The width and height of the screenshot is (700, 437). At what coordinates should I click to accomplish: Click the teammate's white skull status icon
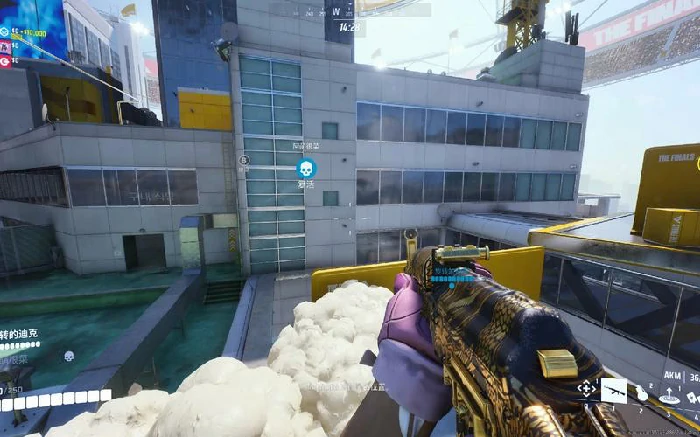point(69,356)
